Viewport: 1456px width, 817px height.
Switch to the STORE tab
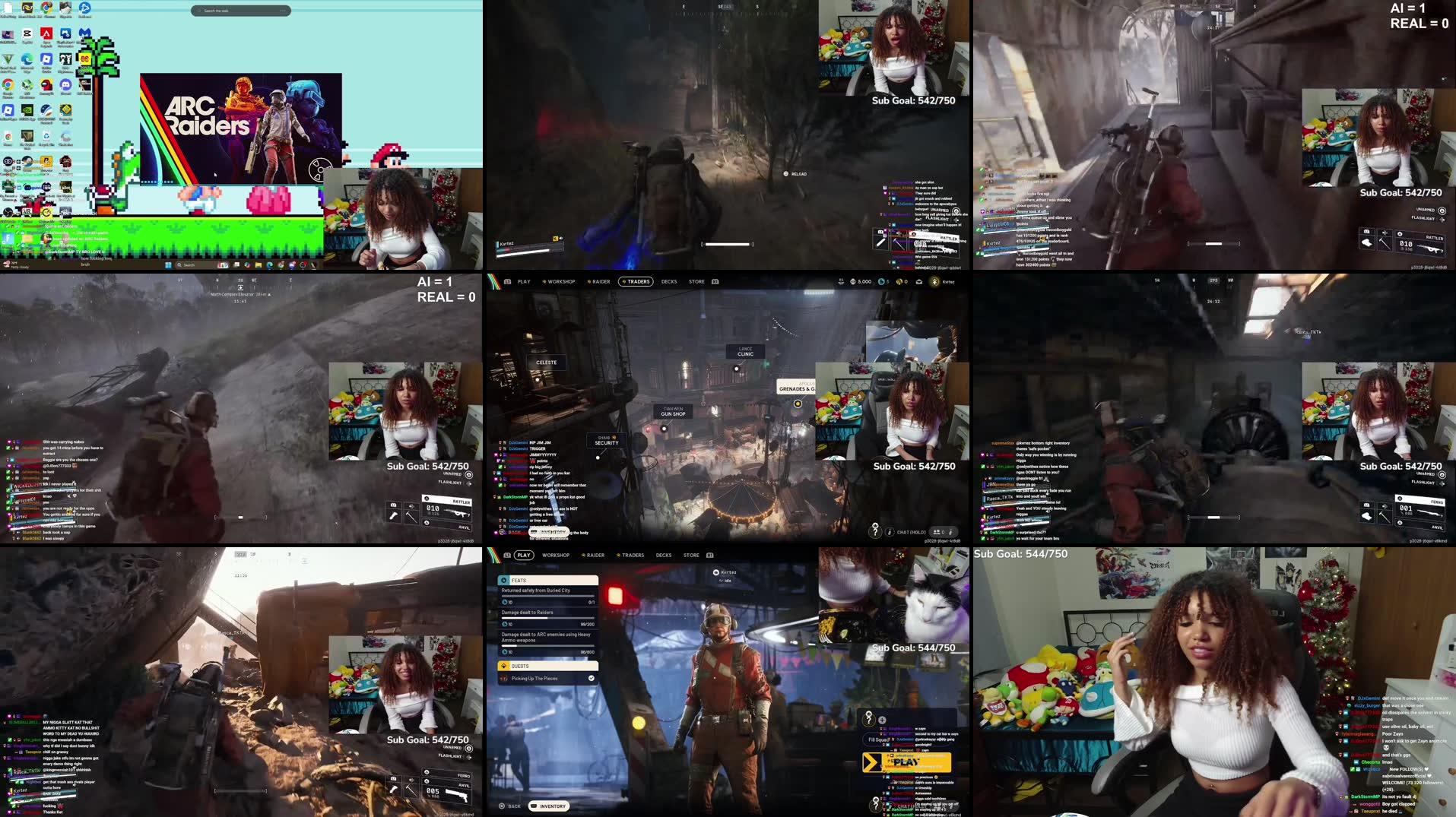click(696, 281)
